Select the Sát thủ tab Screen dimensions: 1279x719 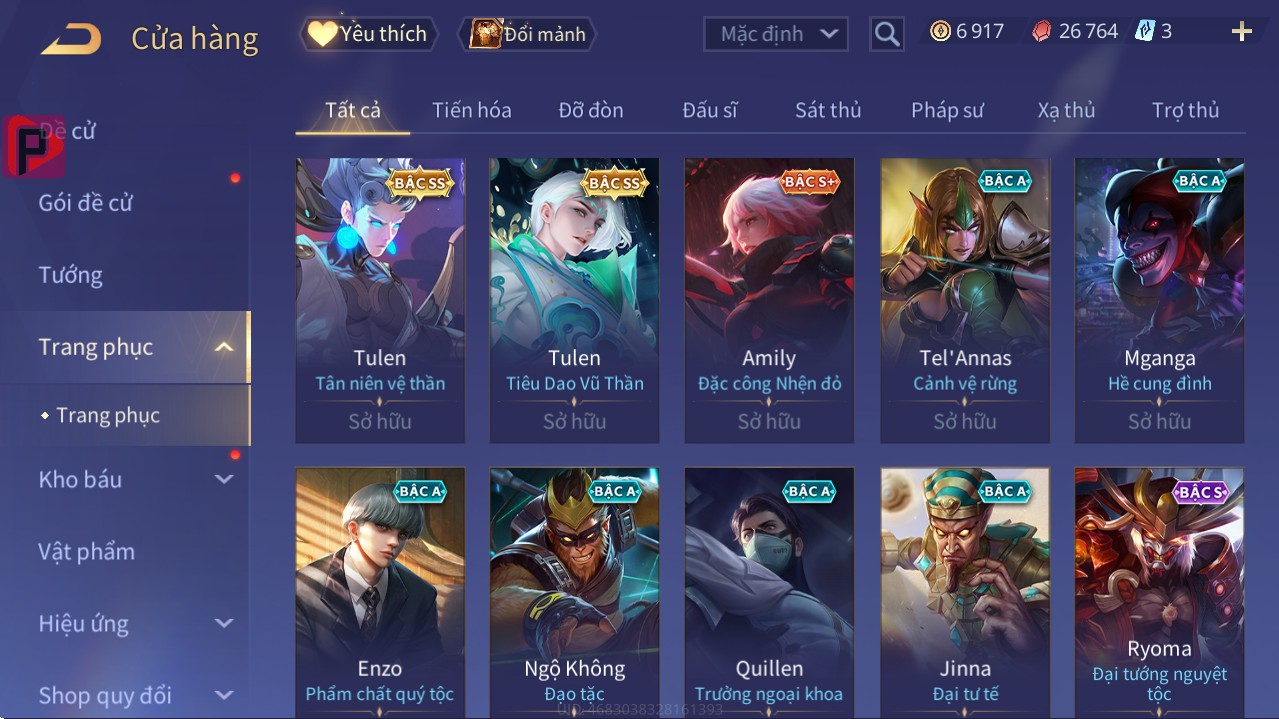click(828, 110)
